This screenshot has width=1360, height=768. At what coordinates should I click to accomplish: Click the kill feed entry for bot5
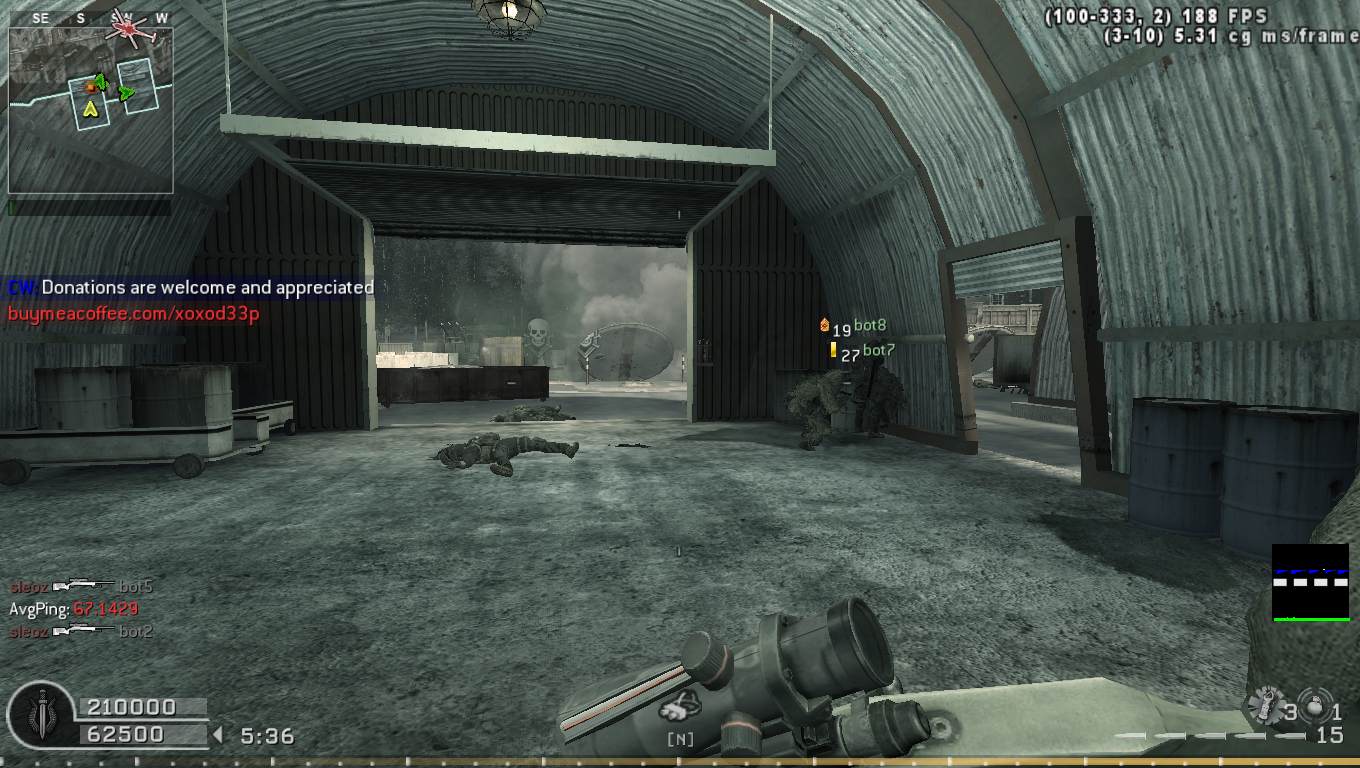click(82, 586)
